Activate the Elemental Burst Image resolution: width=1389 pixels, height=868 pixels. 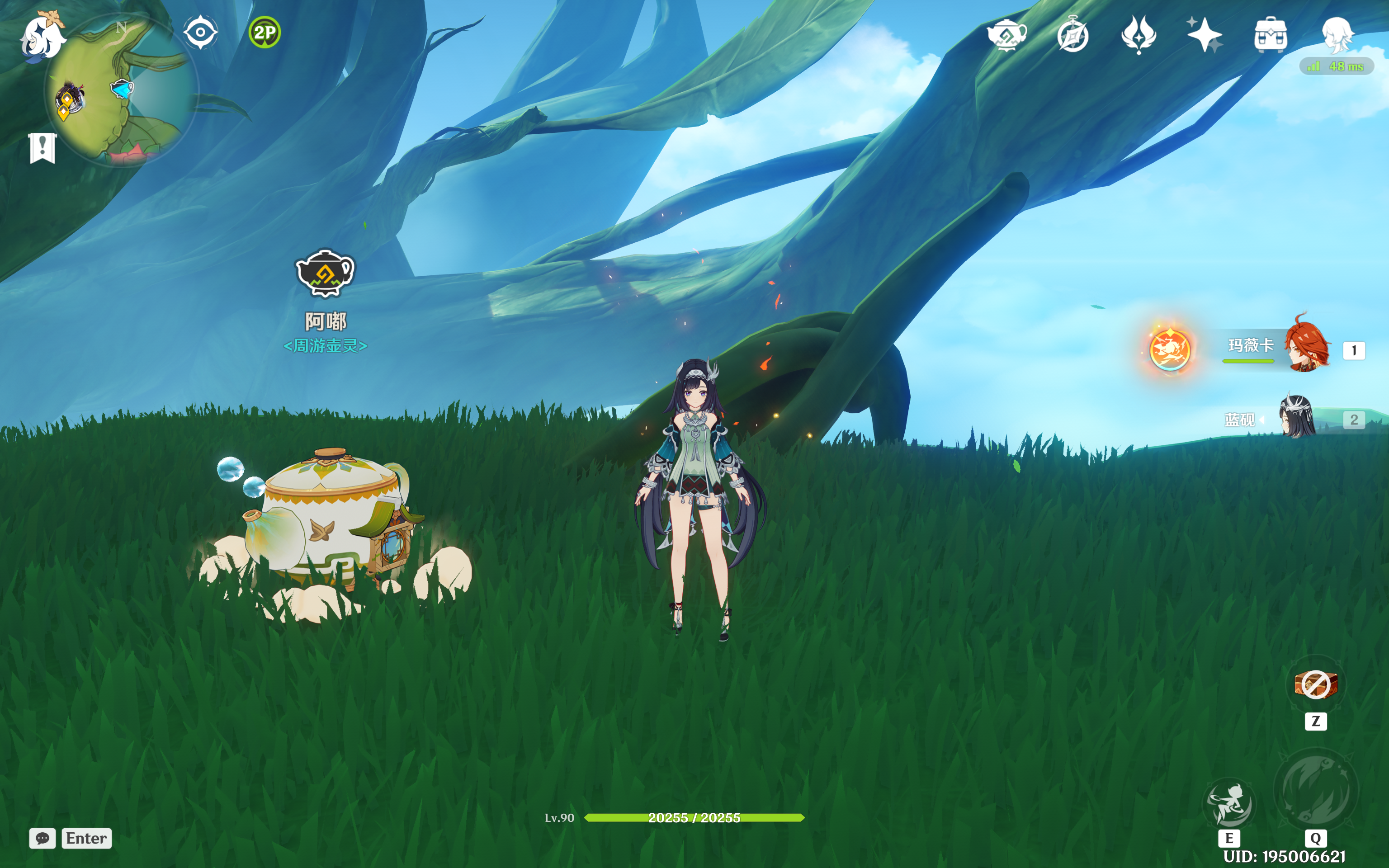[1316, 791]
